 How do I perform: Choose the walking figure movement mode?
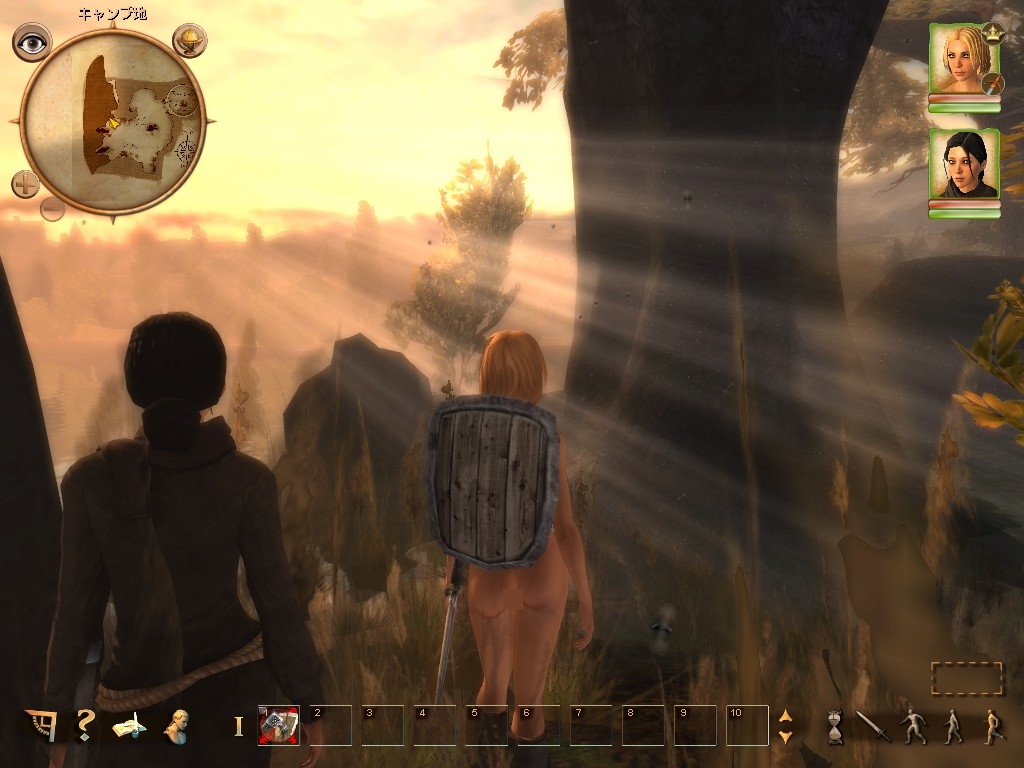(953, 726)
